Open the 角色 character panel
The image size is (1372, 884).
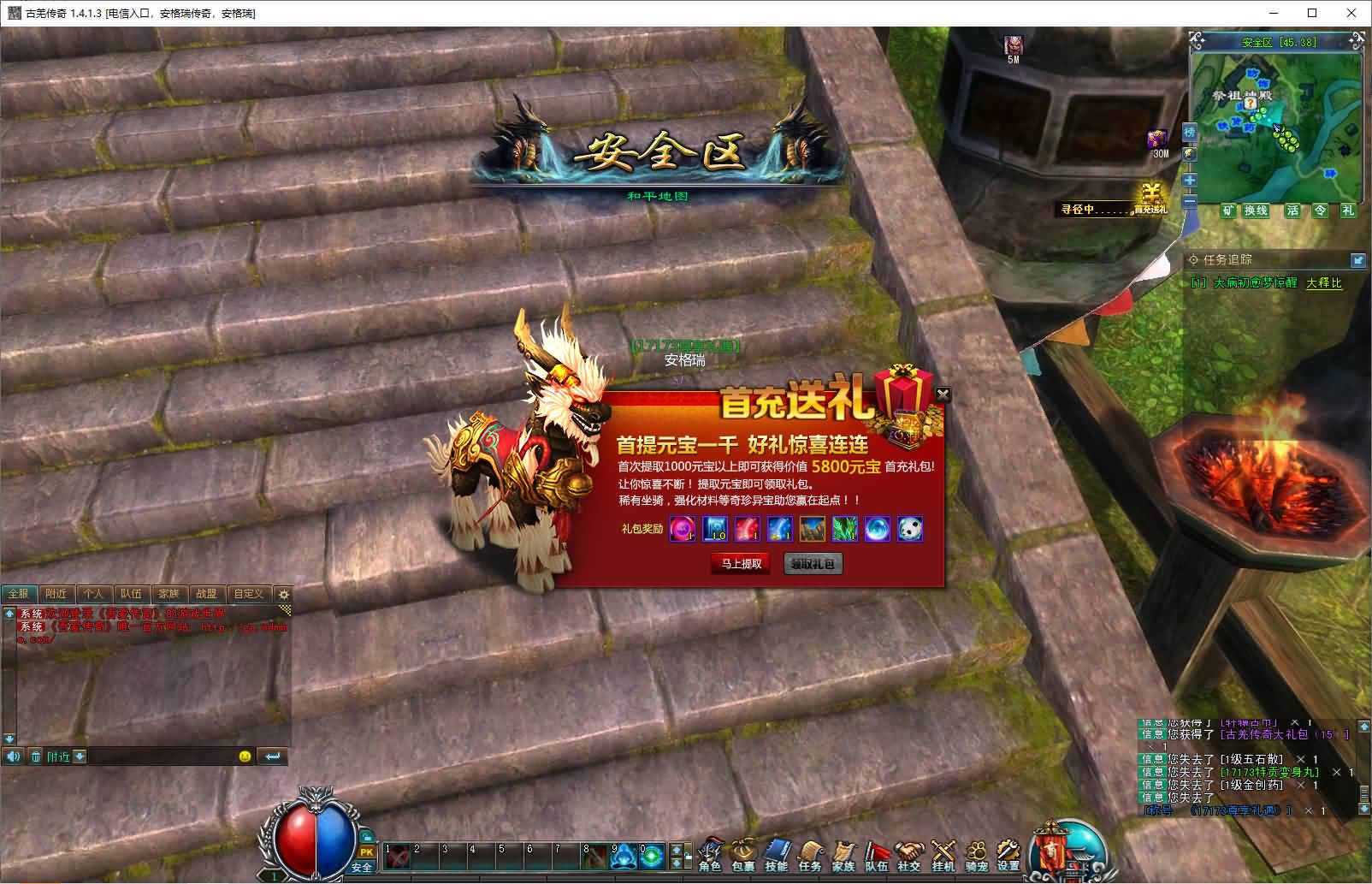pyautogui.click(x=710, y=855)
